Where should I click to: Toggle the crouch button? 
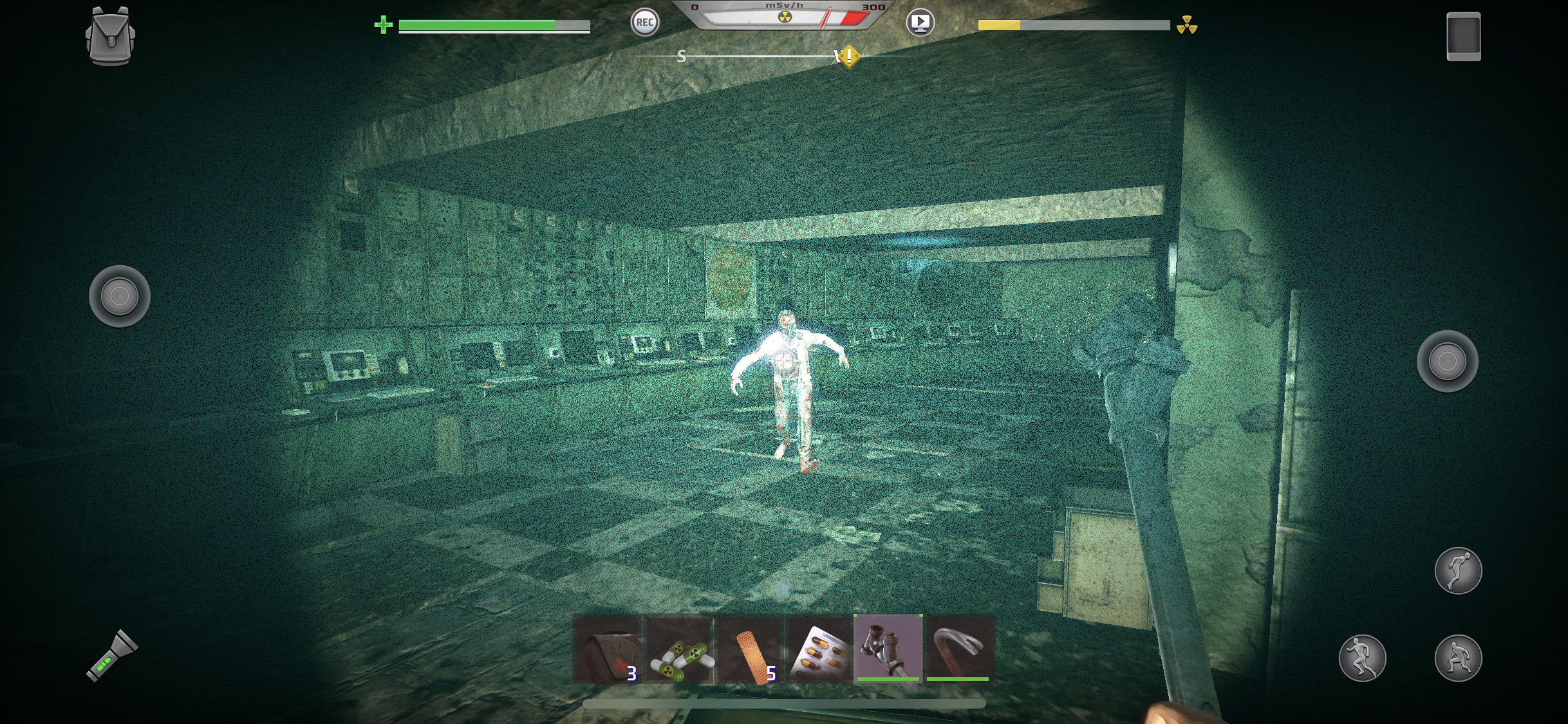(1458, 658)
